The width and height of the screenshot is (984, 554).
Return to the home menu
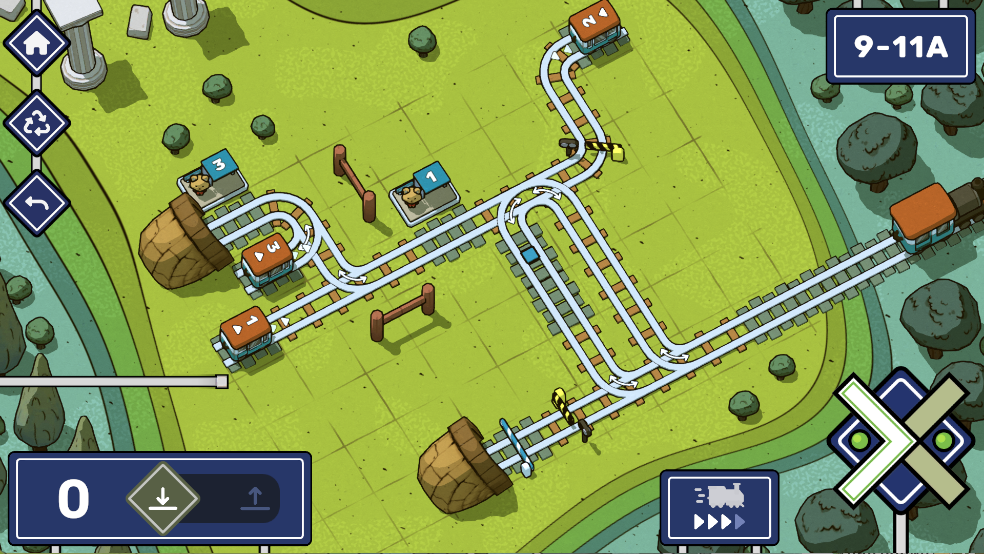coord(36,43)
